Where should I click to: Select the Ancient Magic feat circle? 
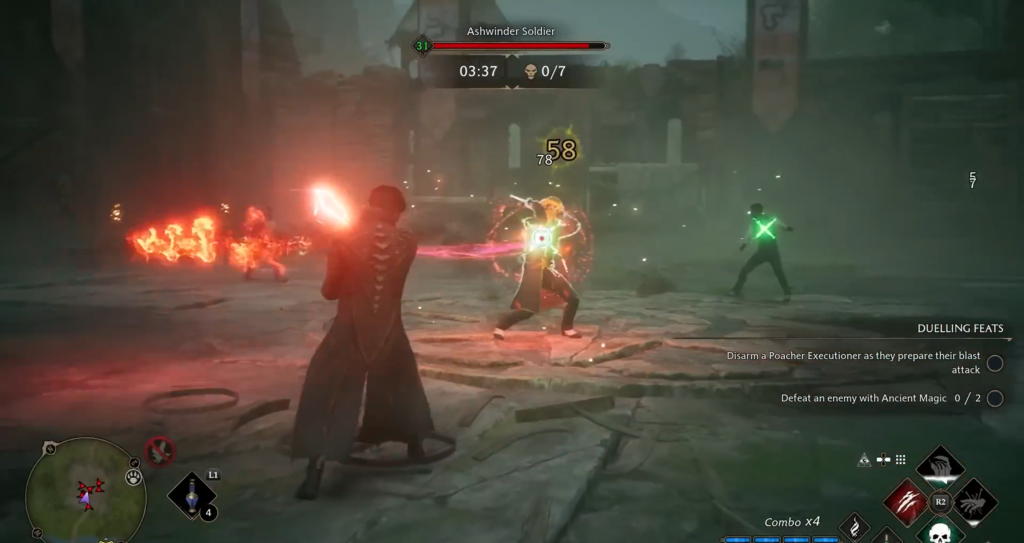click(x=994, y=398)
